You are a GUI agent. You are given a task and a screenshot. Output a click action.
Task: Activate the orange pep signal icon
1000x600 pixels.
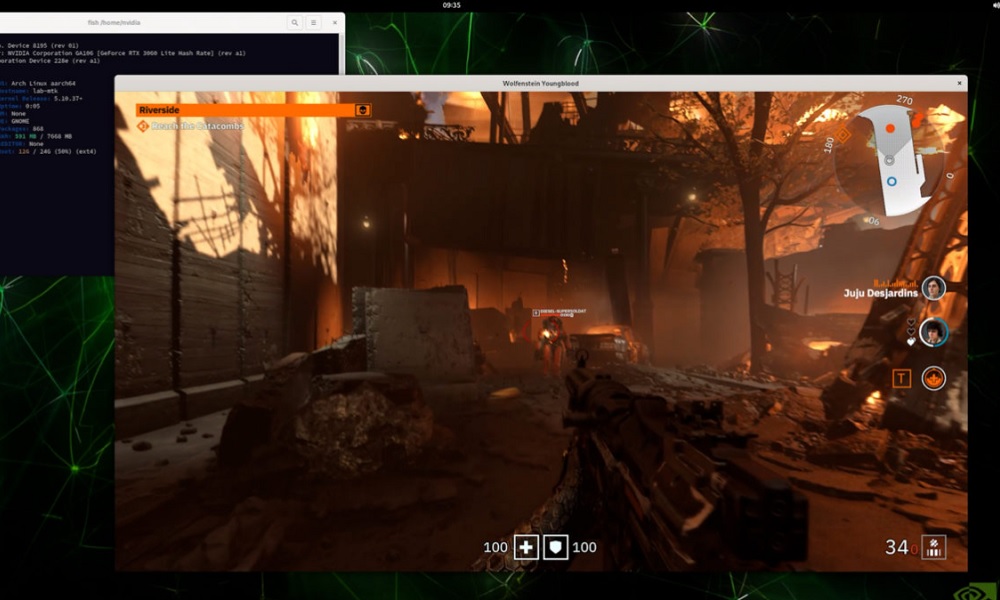point(934,378)
